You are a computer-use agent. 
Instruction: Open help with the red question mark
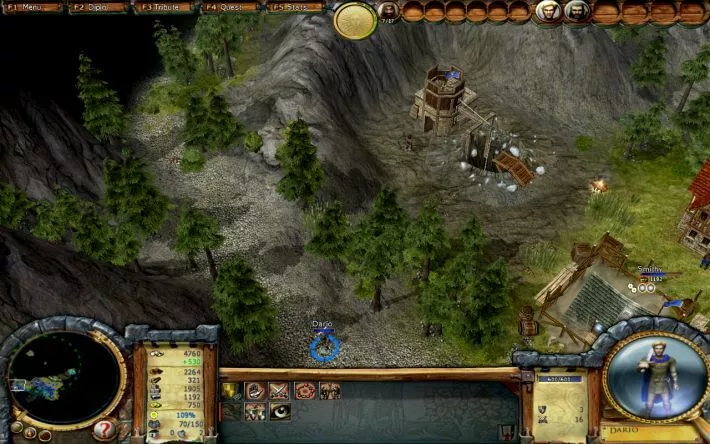tap(106, 429)
